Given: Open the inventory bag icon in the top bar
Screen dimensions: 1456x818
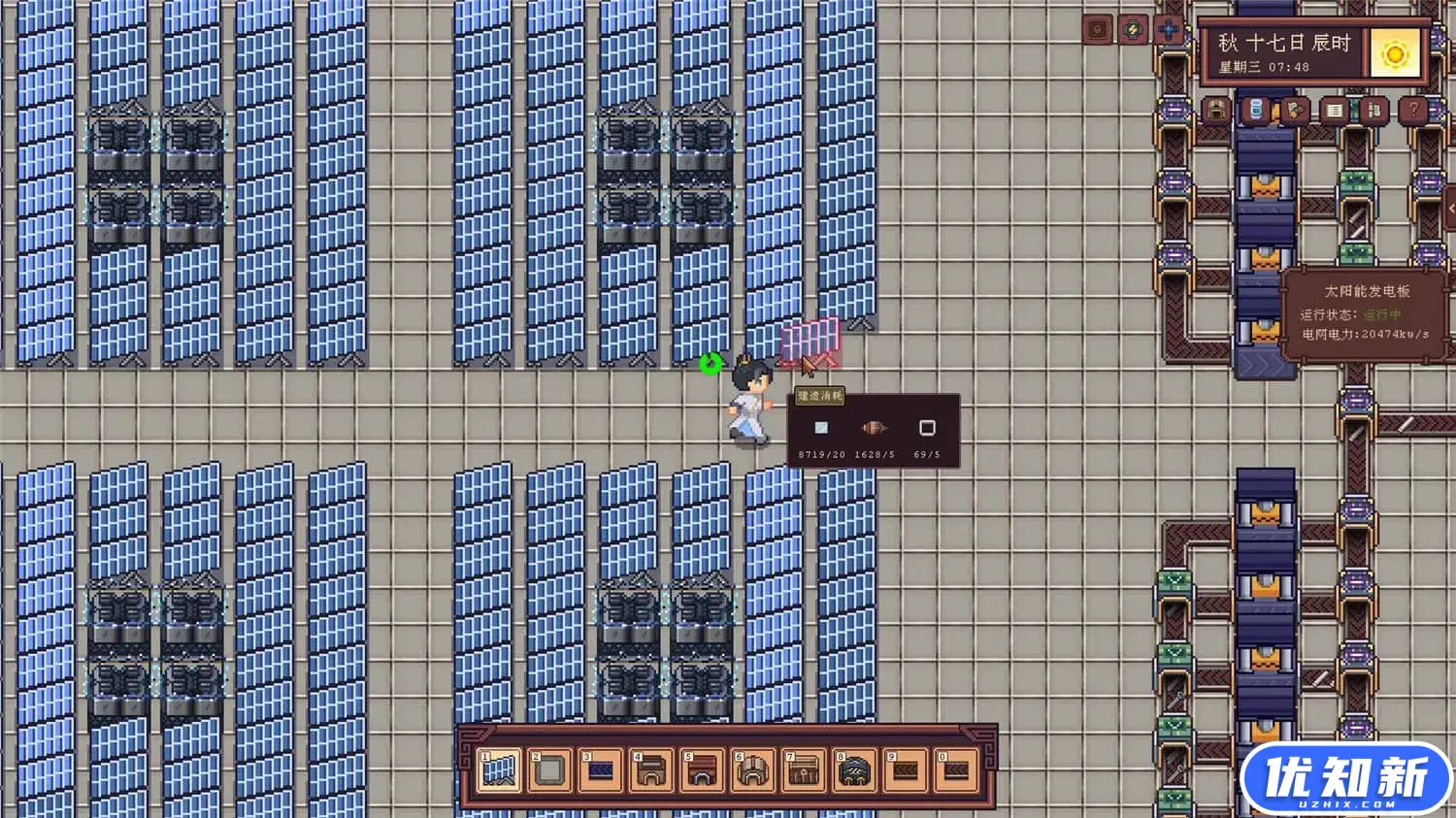Looking at the screenshot, I should point(1292,109).
